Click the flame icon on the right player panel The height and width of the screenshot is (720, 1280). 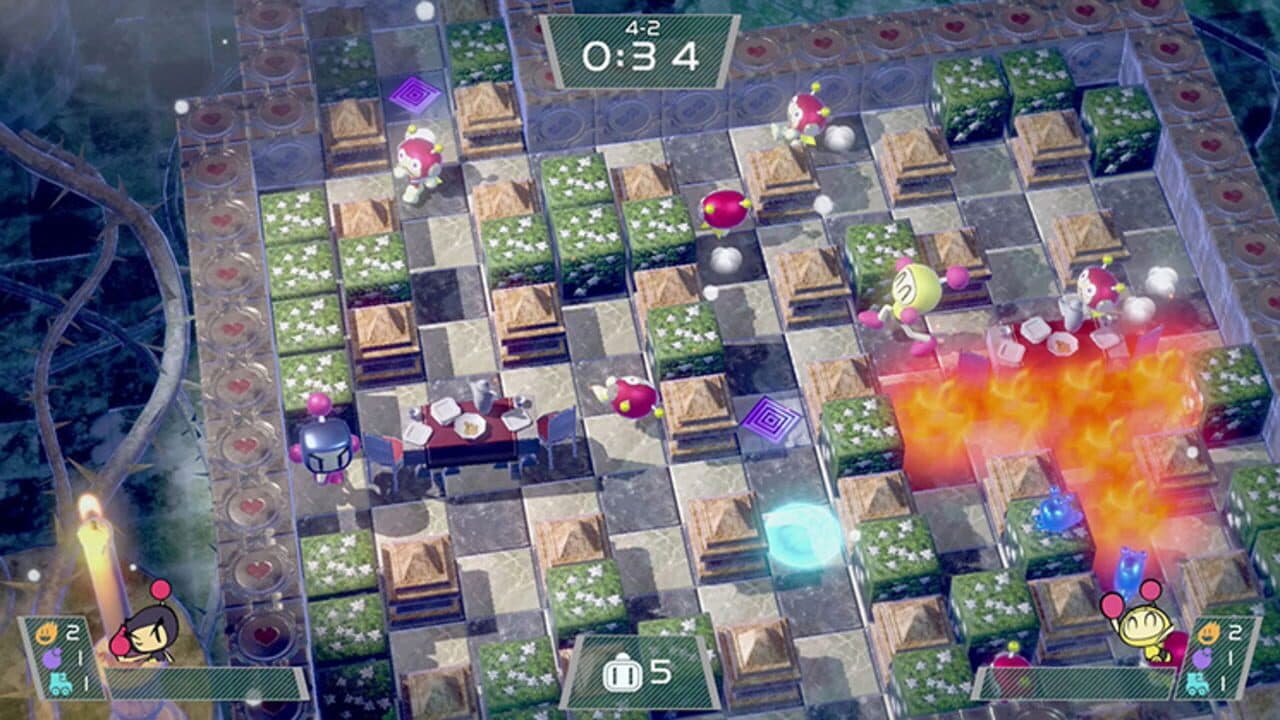tap(1210, 633)
